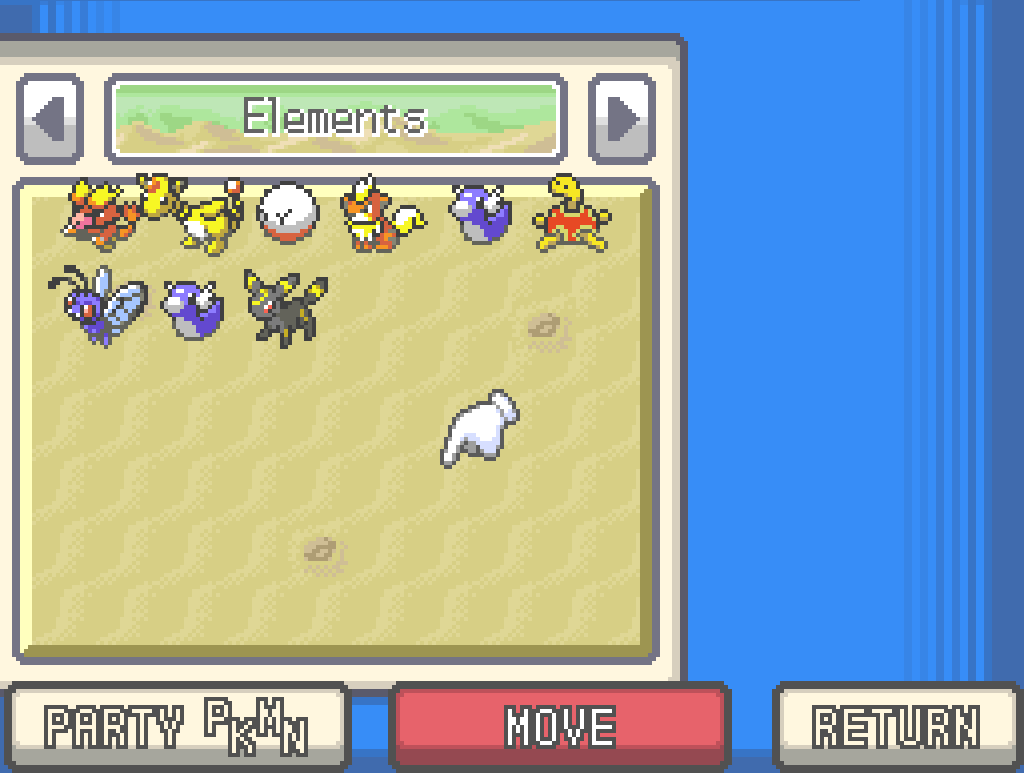This screenshot has height=773, width=1024.
Task: Select Shuckle in the box
Action: (x=572, y=214)
